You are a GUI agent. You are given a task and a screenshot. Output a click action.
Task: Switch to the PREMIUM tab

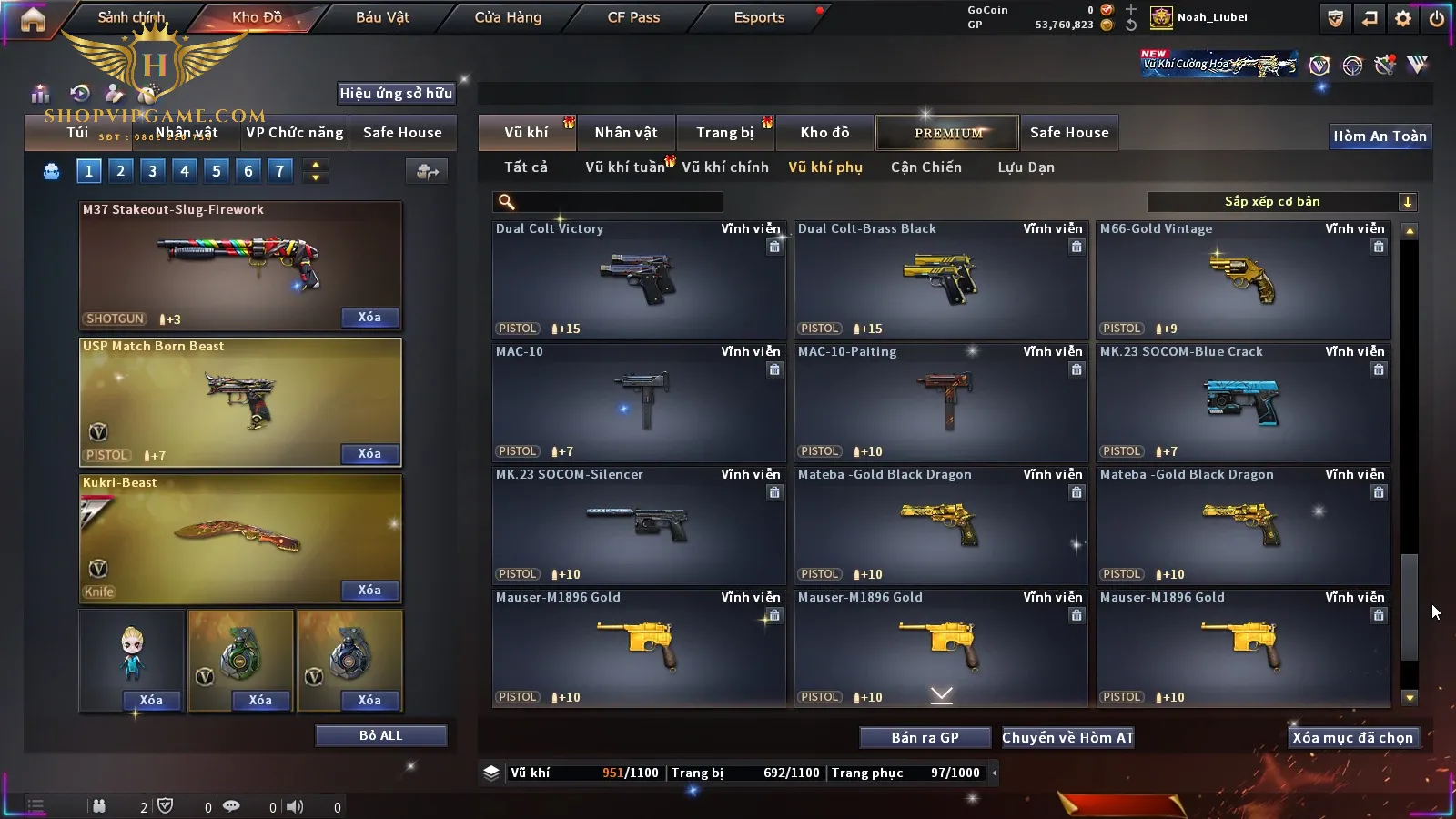(x=947, y=133)
